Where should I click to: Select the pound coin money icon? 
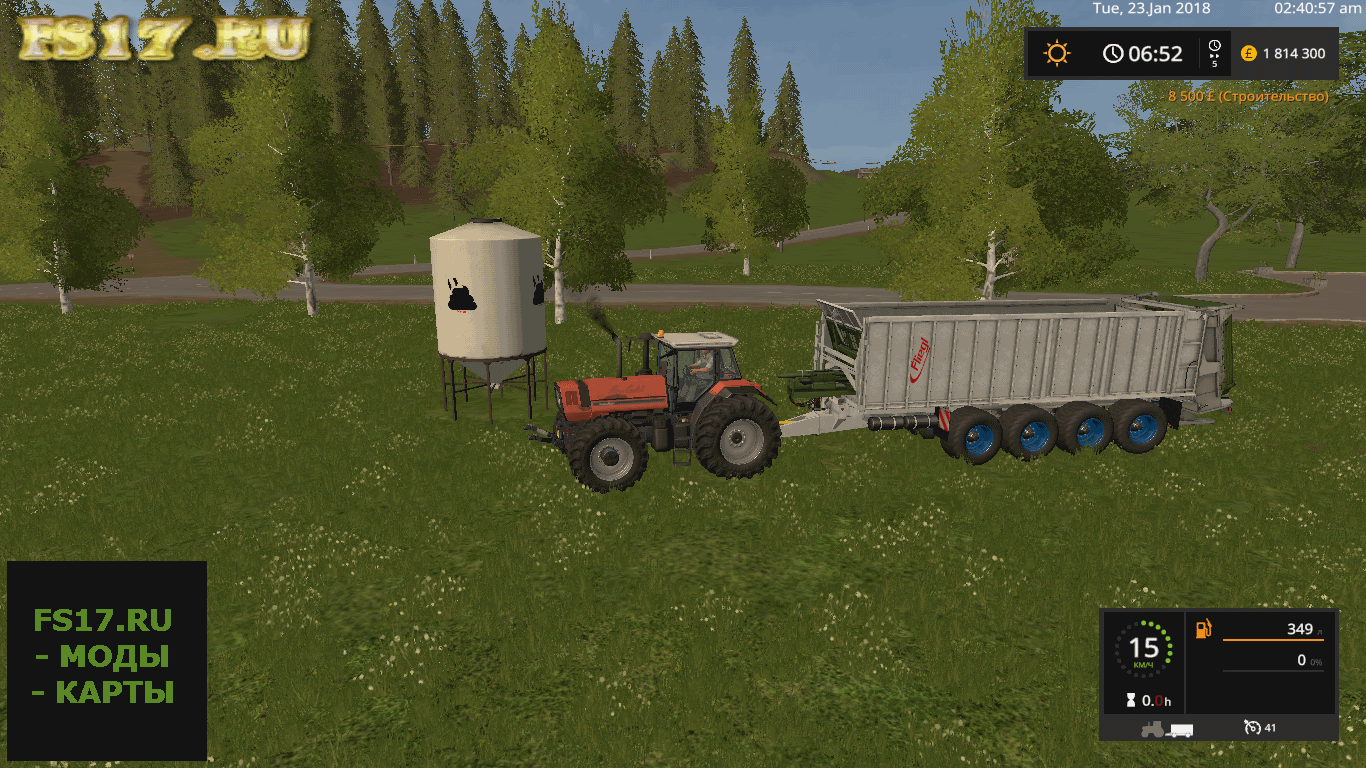point(1248,53)
